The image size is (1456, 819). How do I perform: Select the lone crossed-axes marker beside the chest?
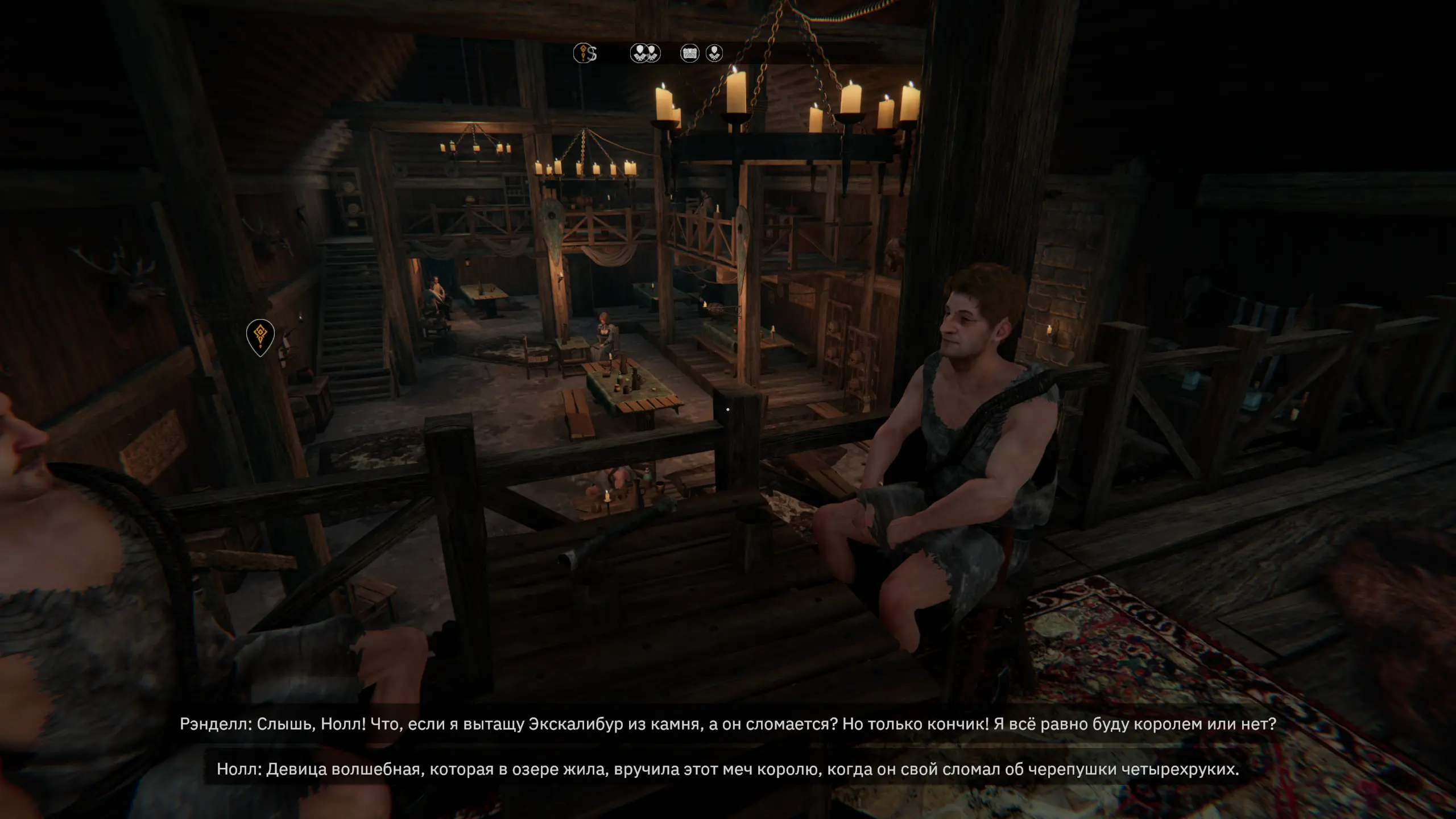714,53
